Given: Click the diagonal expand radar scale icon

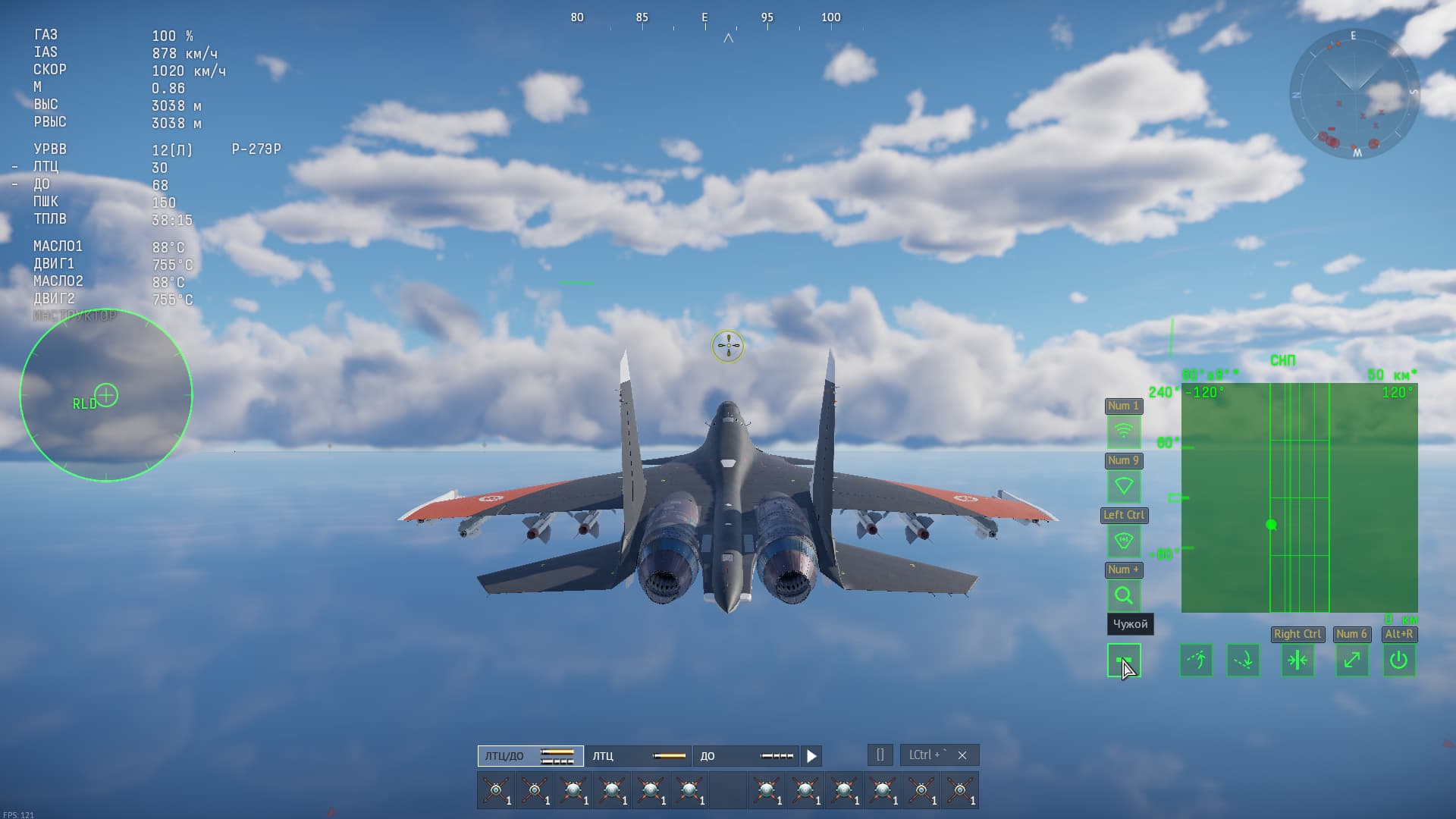Looking at the screenshot, I should [1351, 661].
